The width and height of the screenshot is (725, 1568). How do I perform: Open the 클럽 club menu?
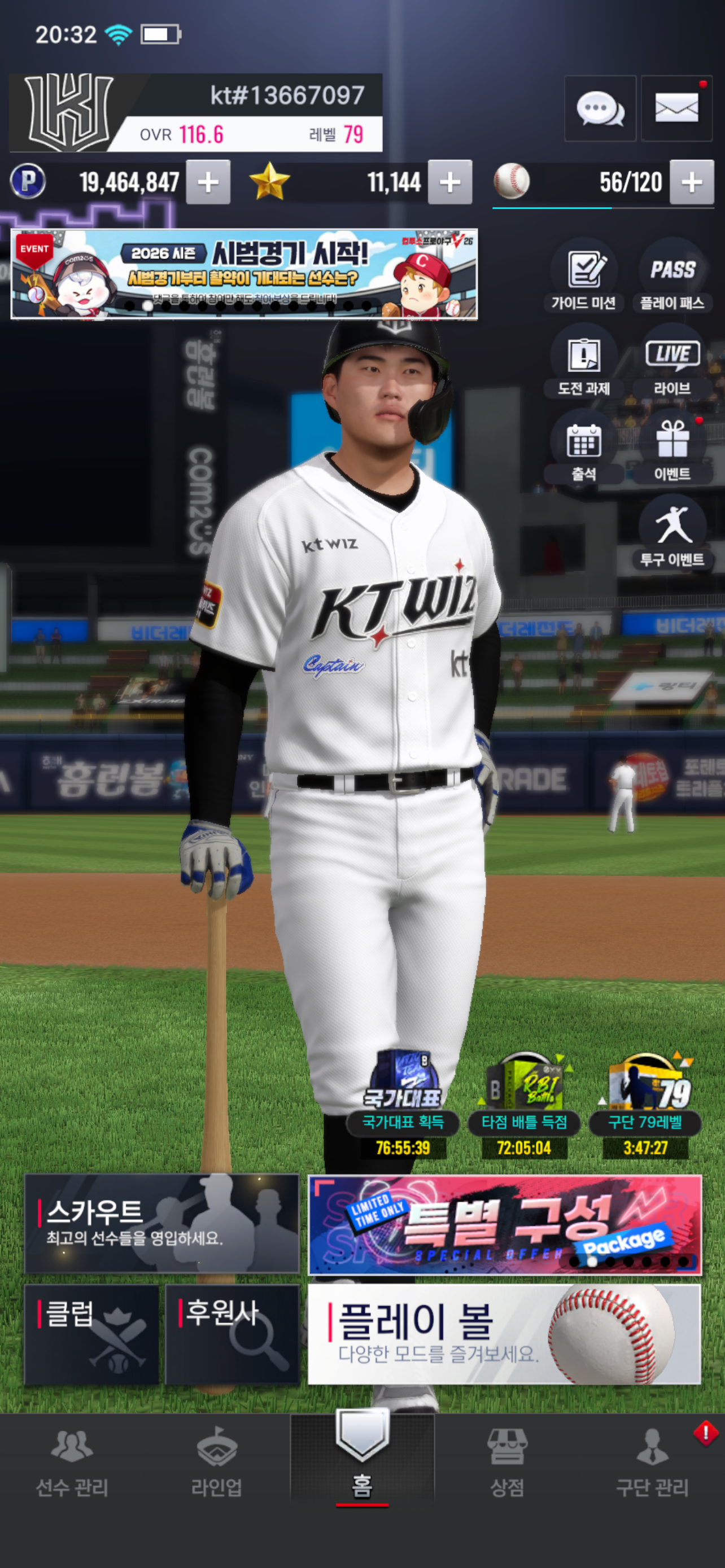pyautogui.click(x=91, y=1334)
